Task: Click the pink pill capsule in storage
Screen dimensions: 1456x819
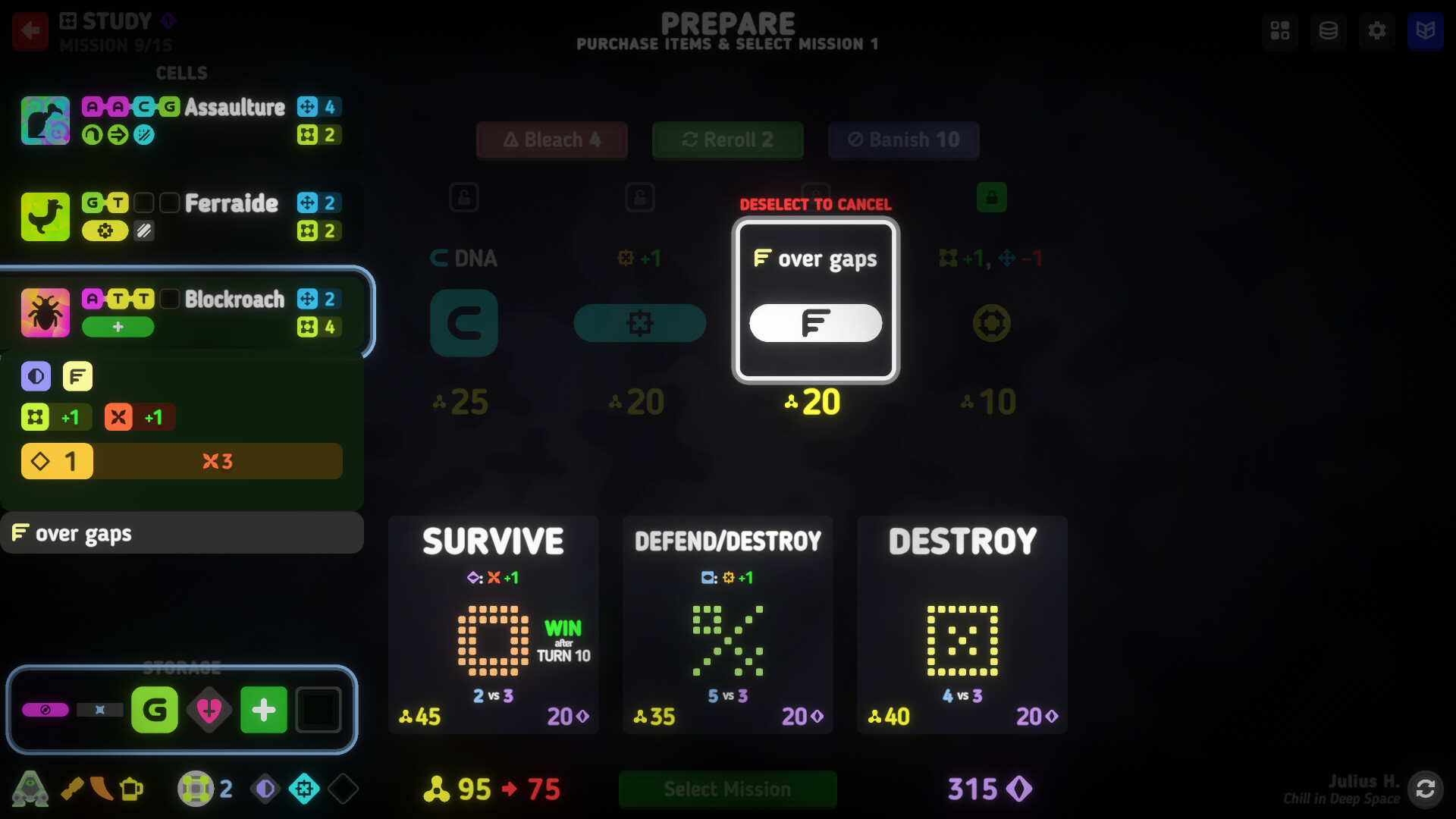Action: pos(45,710)
